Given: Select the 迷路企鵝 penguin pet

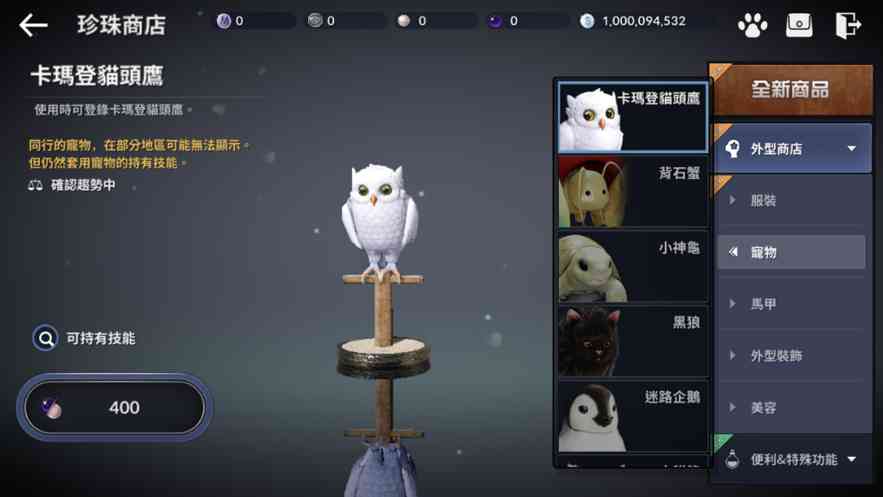Looking at the screenshot, I should (x=631, y=416).
